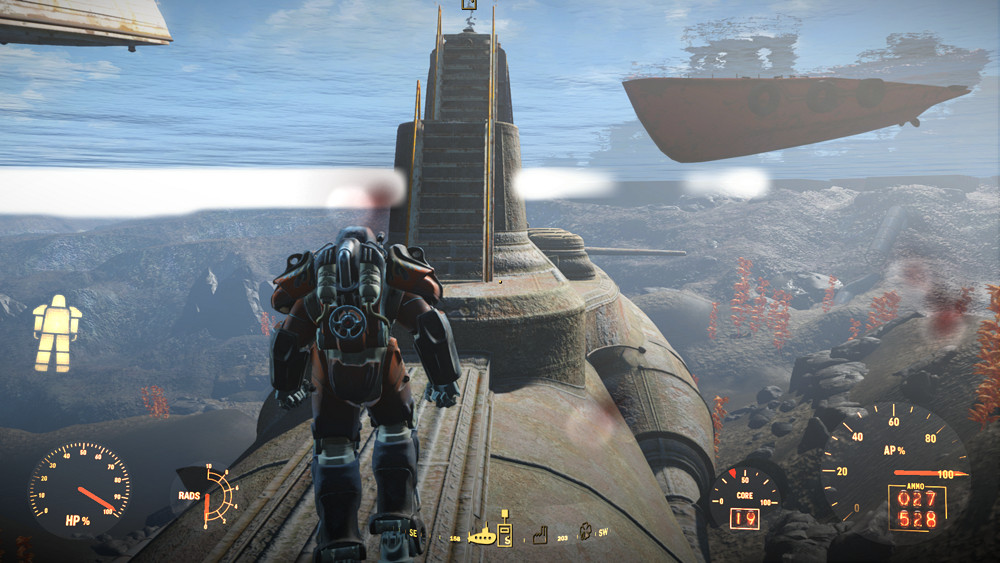Click the quest marker beside the submarine icon
The width and height of the screenshot is (1000, 563).
click(505, 534)
